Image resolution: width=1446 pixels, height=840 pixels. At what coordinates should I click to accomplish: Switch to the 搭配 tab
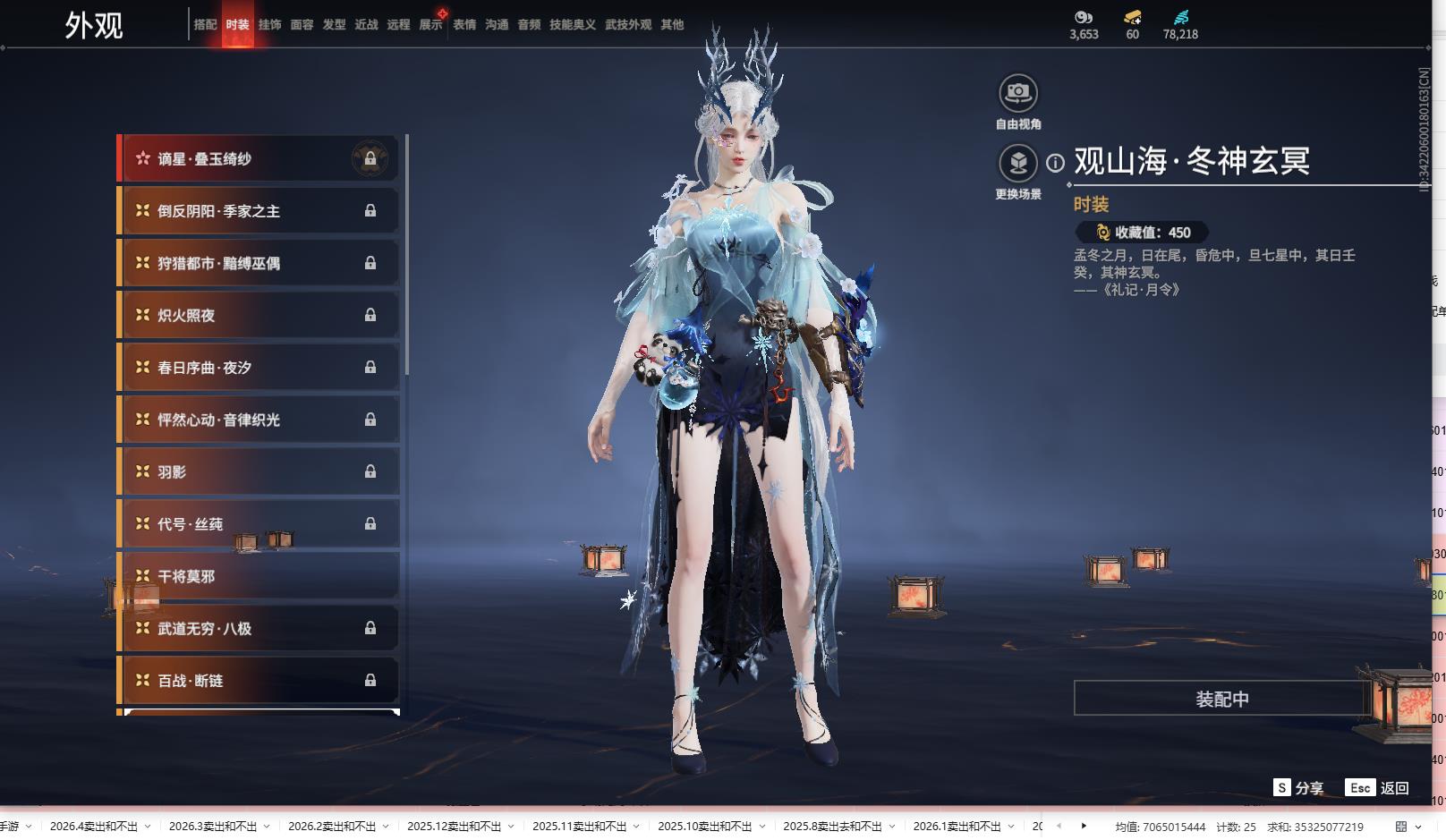coord(205,25)
